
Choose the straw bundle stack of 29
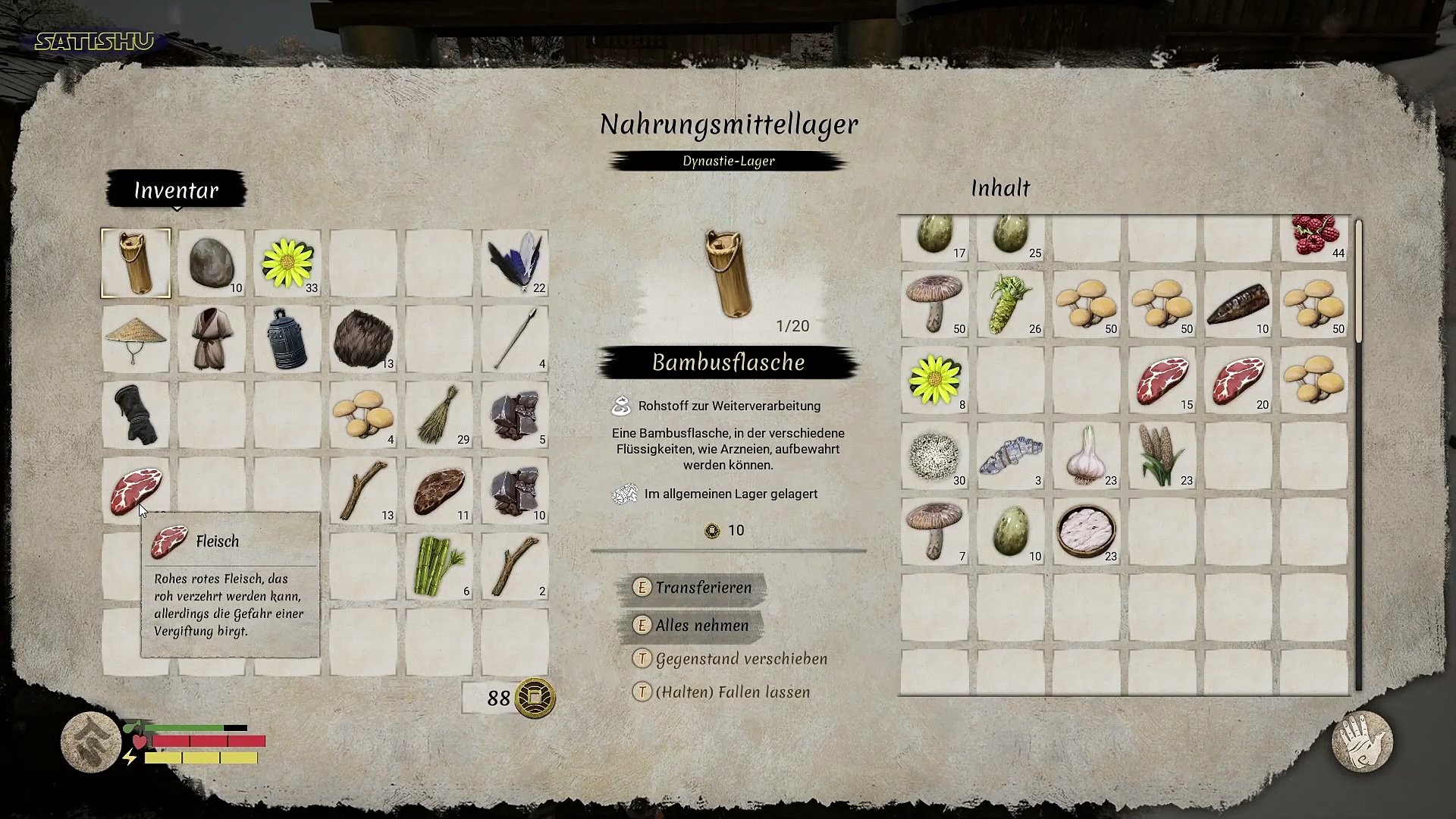[x=439, y=415]
